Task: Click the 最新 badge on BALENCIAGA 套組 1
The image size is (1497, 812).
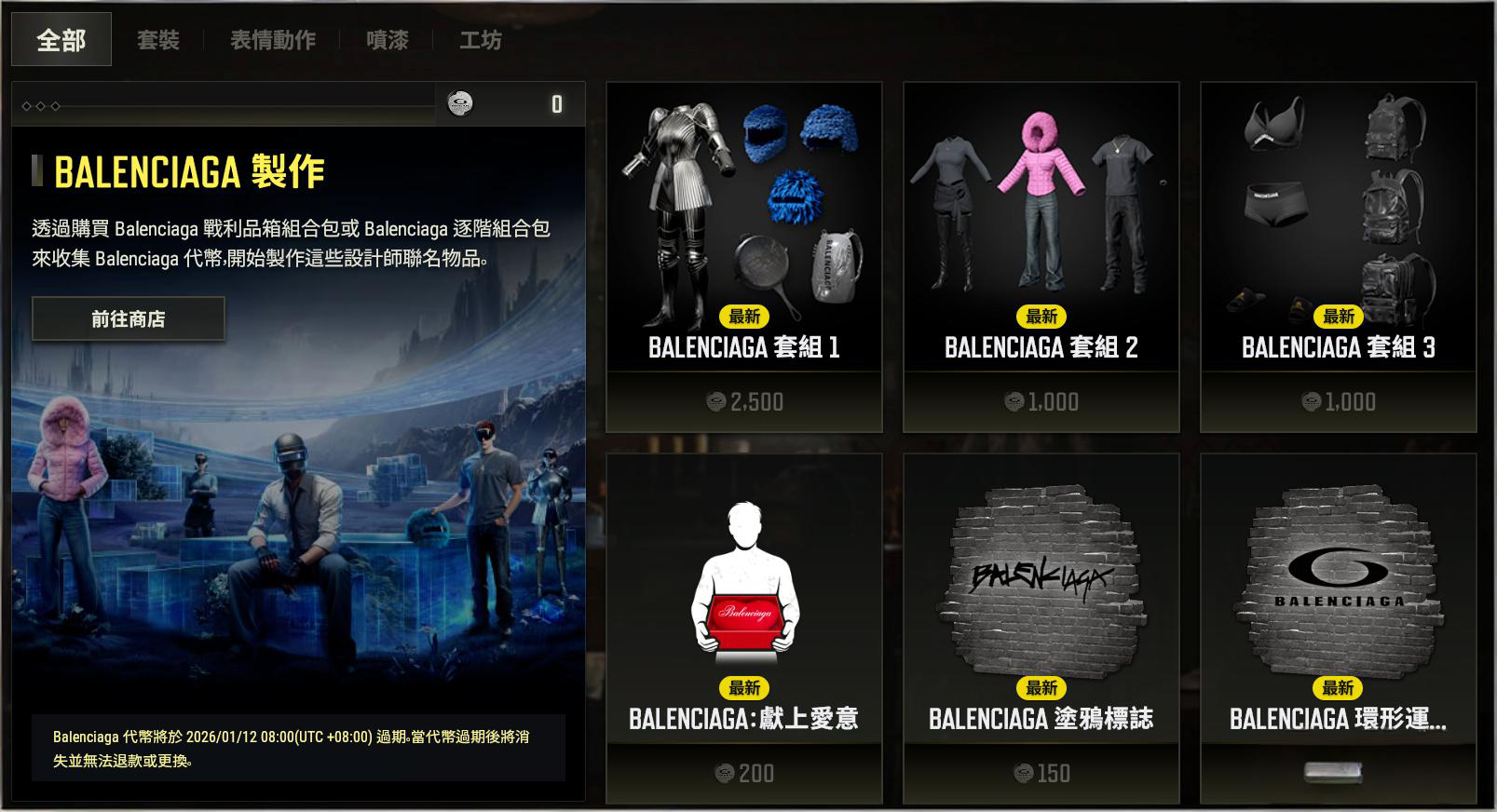Action: (745, 318)
